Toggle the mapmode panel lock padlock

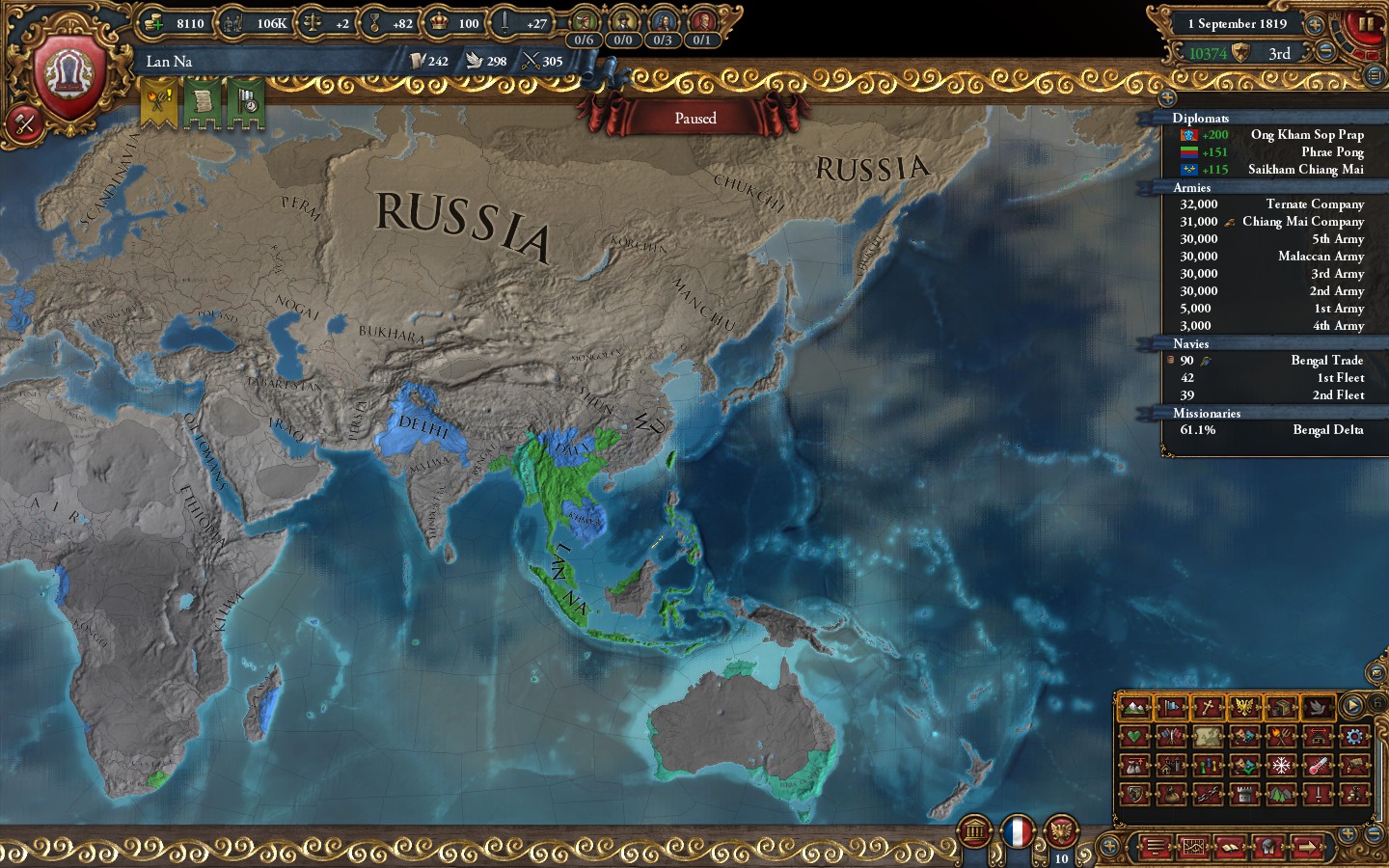[x=1377, y=703]
